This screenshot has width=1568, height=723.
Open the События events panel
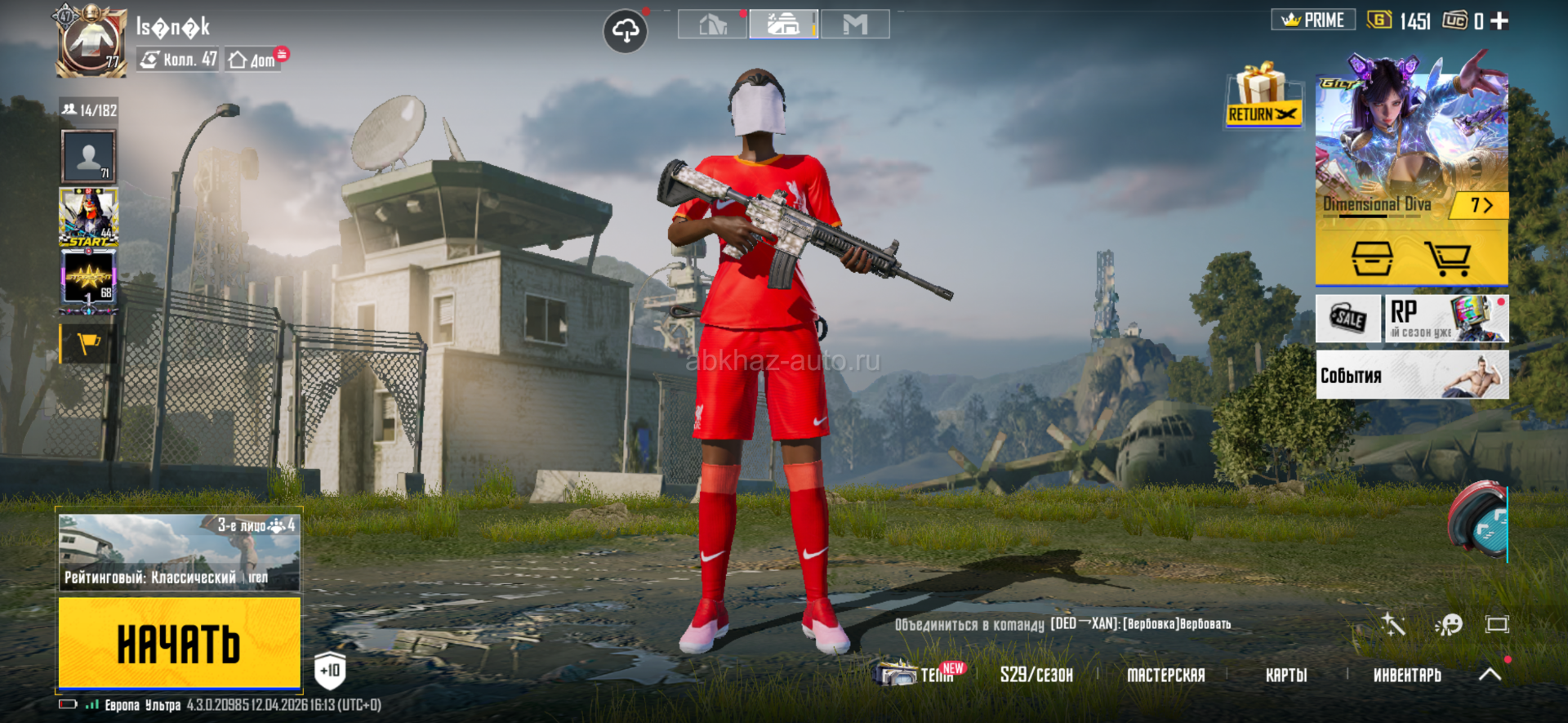coord(1411,375)
